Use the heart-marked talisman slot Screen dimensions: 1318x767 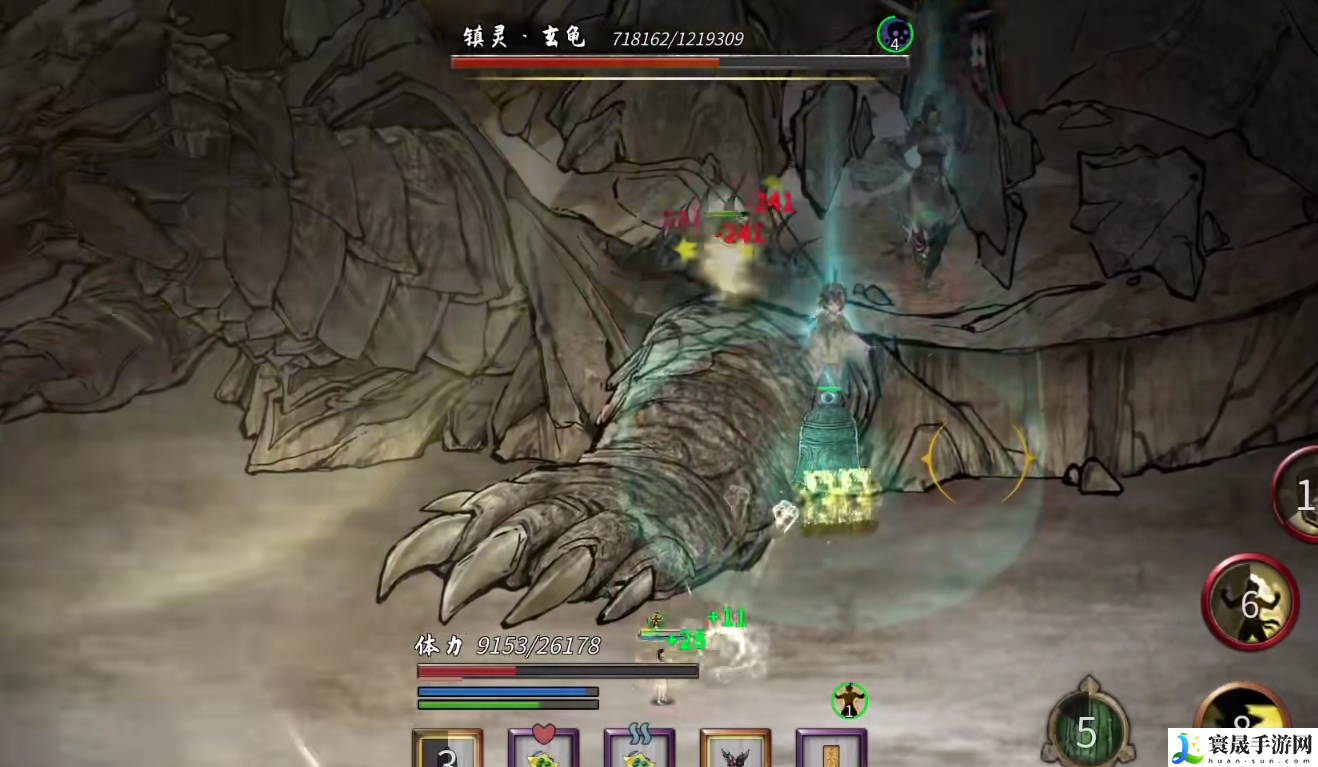543,750
